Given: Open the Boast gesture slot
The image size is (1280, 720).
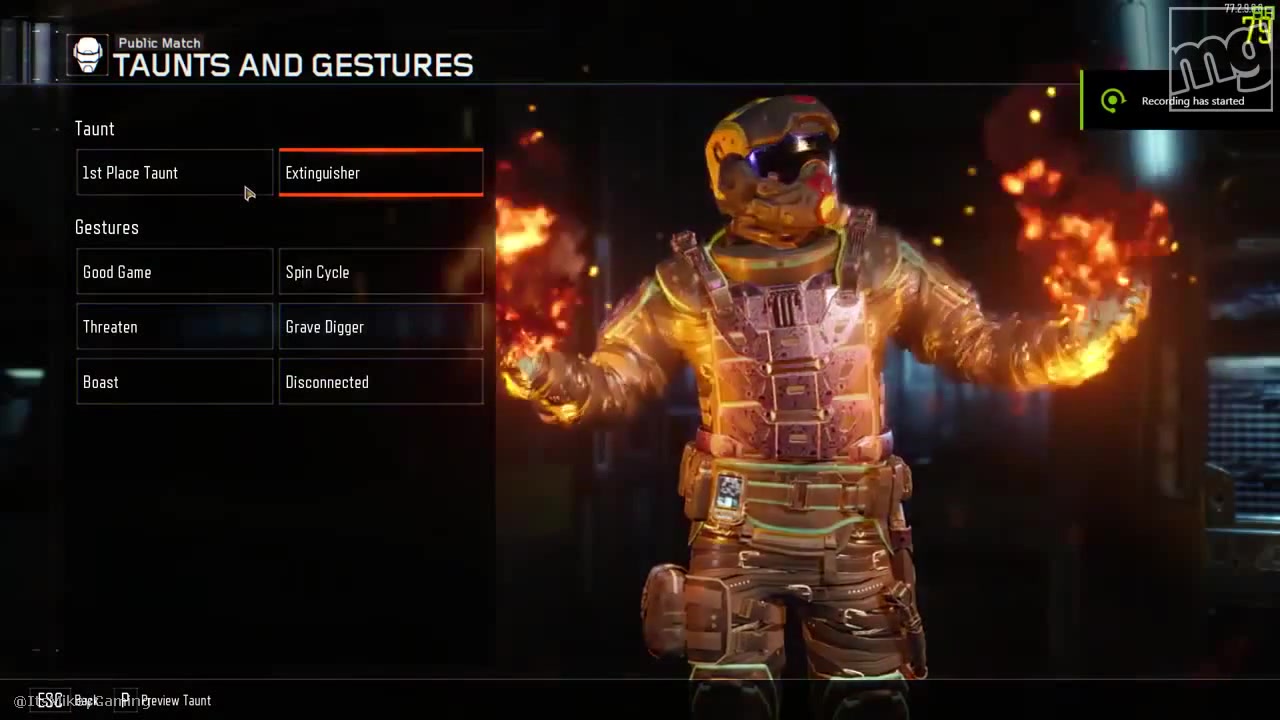Looking at the screenshot, I should tap(174, 382).
